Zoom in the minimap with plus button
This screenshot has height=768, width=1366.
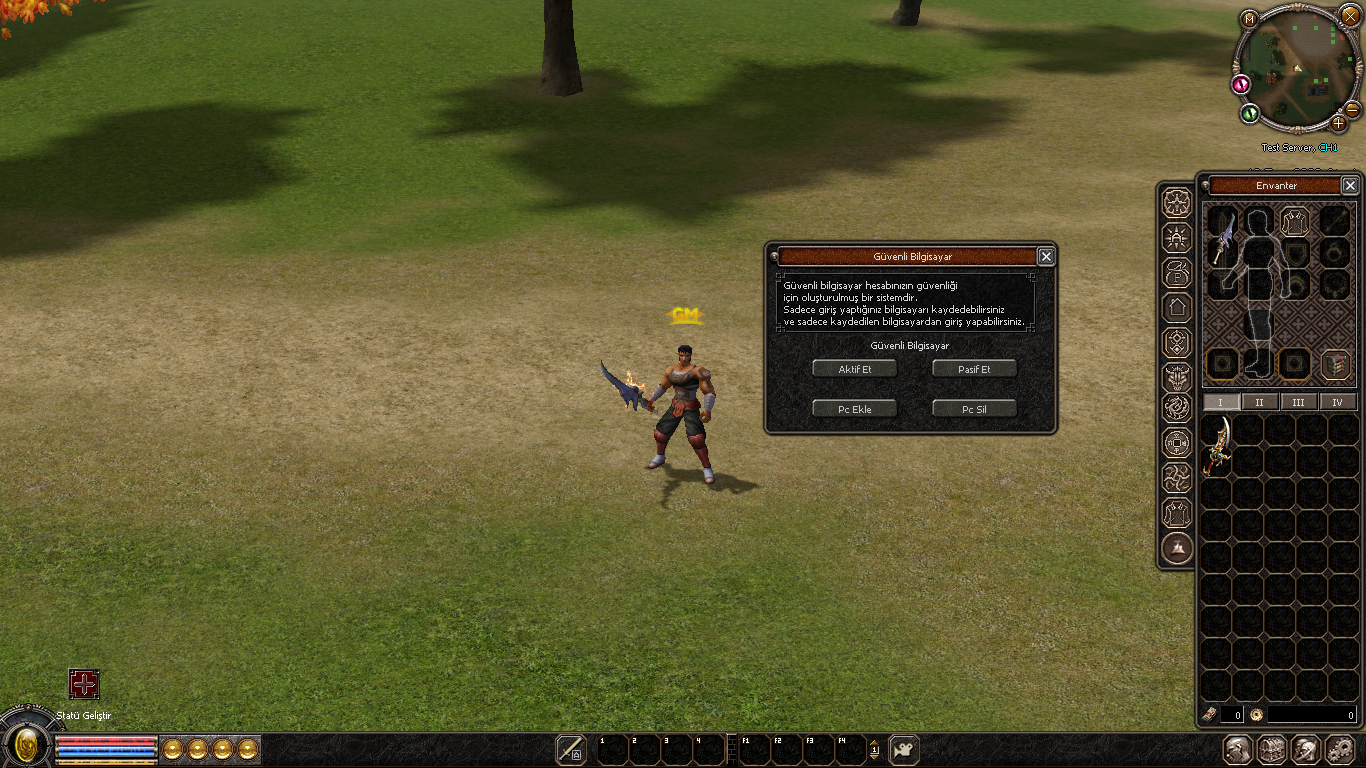tap(1339, 124)
